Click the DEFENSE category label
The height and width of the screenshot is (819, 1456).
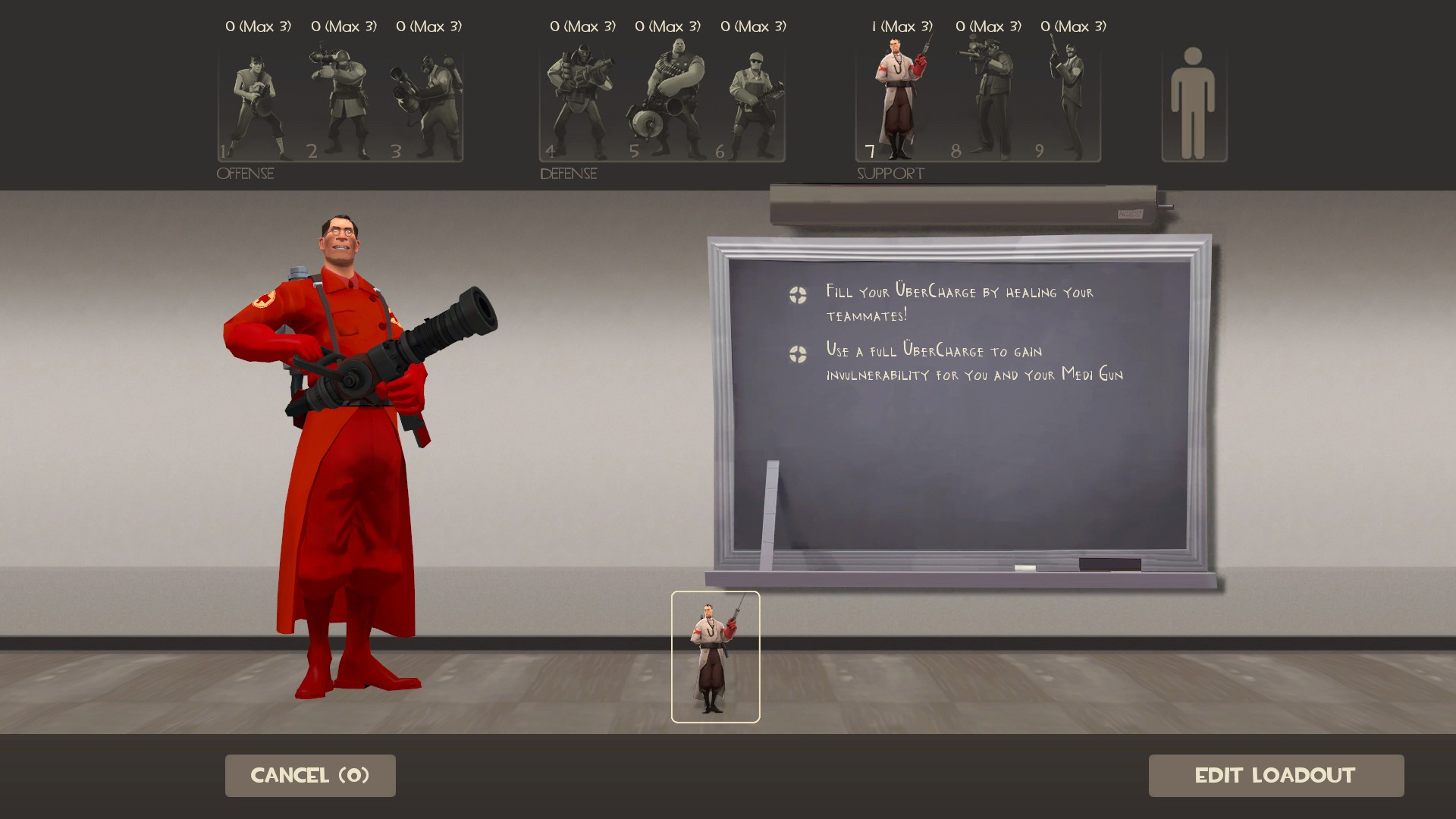[x=567, y=174]
